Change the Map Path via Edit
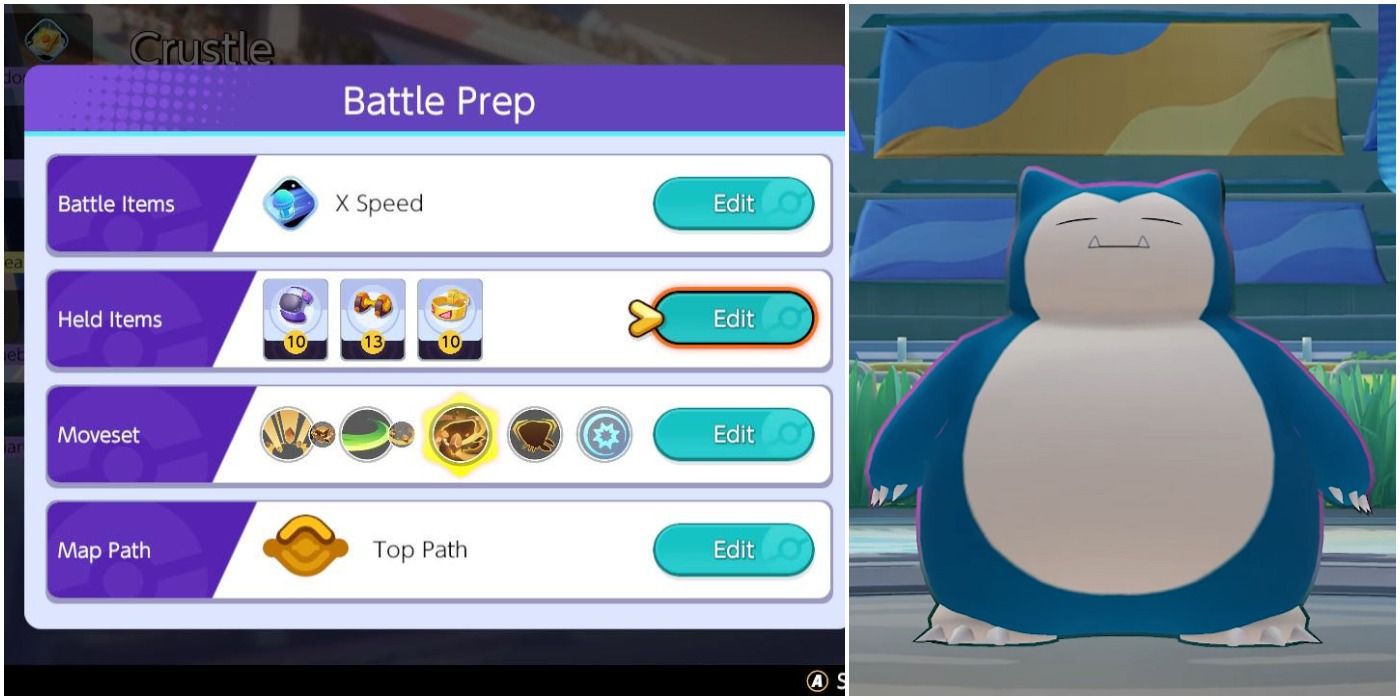The height and width of the screenshot is (700, 1400). tap(733, 550)
